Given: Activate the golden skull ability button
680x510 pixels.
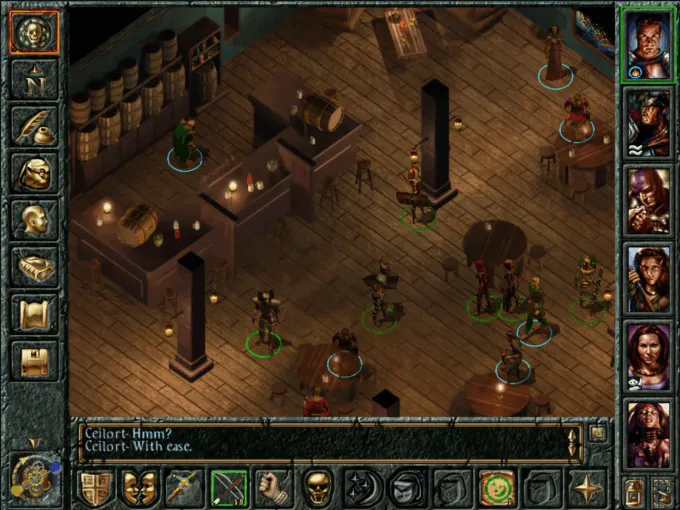Looking at the screenshot, I should tap(317, 488).
